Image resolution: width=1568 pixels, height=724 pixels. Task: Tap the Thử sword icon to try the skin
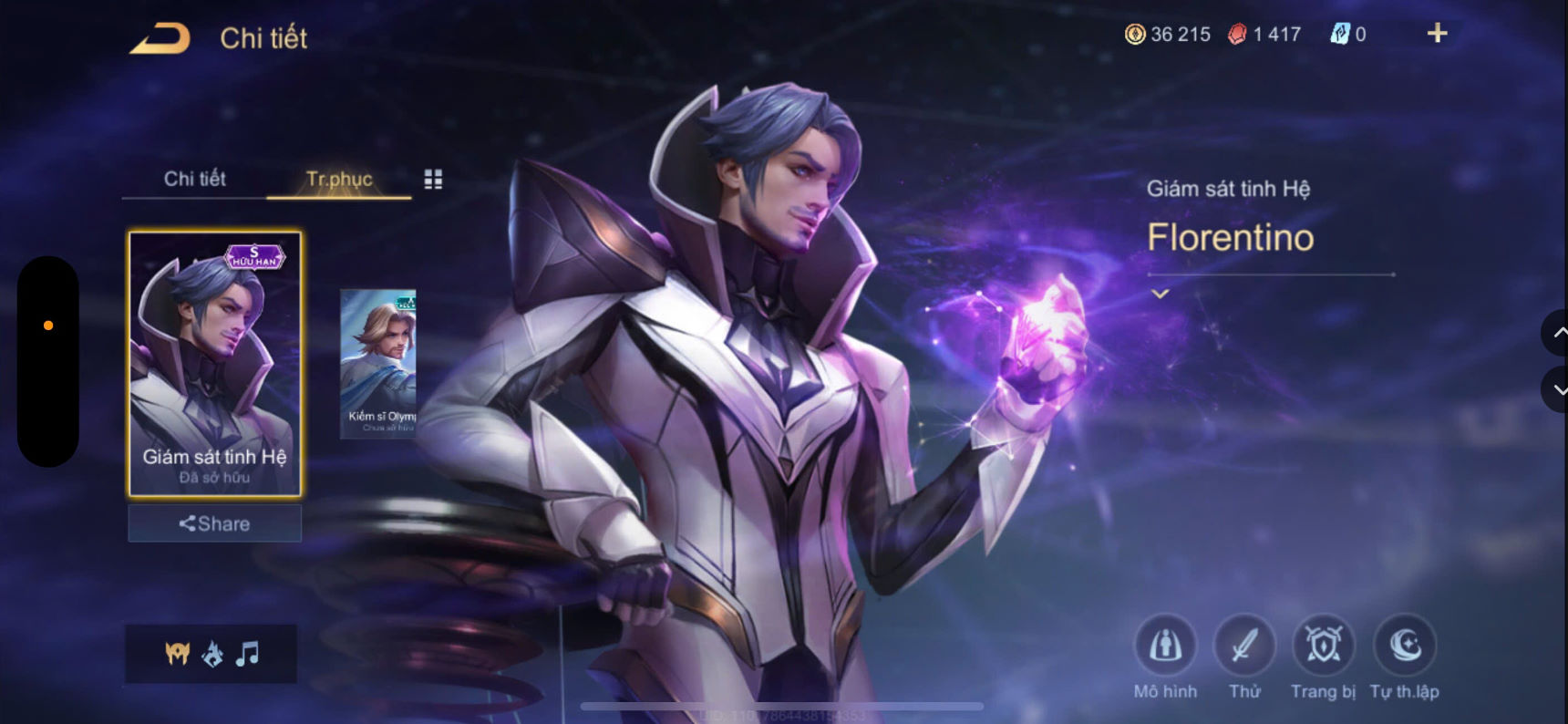coord(1245,646)
